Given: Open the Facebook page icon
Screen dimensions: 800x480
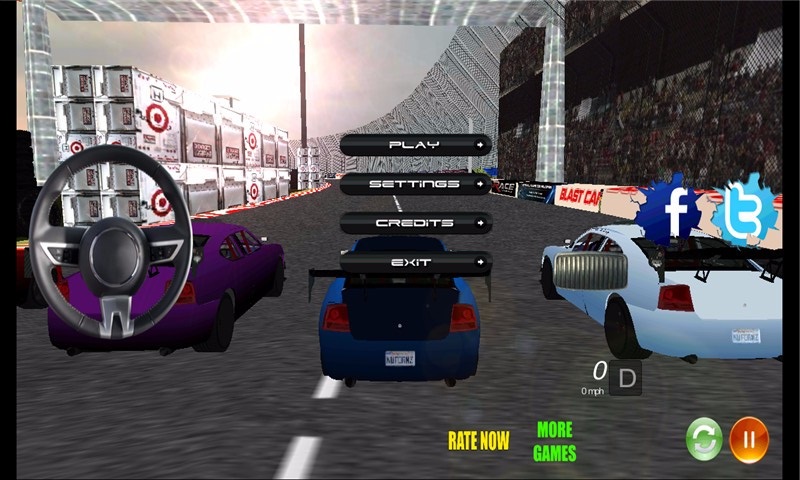Looking at the screenshot, I should pos(675,211).
